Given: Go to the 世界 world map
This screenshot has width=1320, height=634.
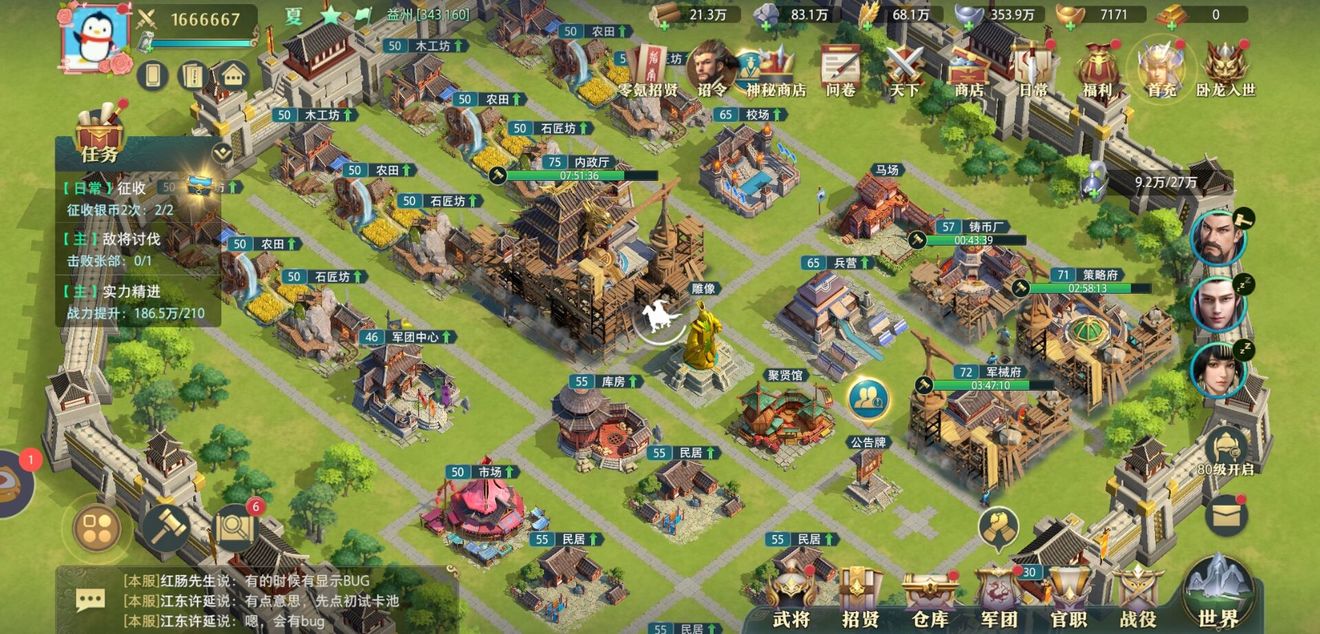Looking at the screenshot, I should point(1218,596).
